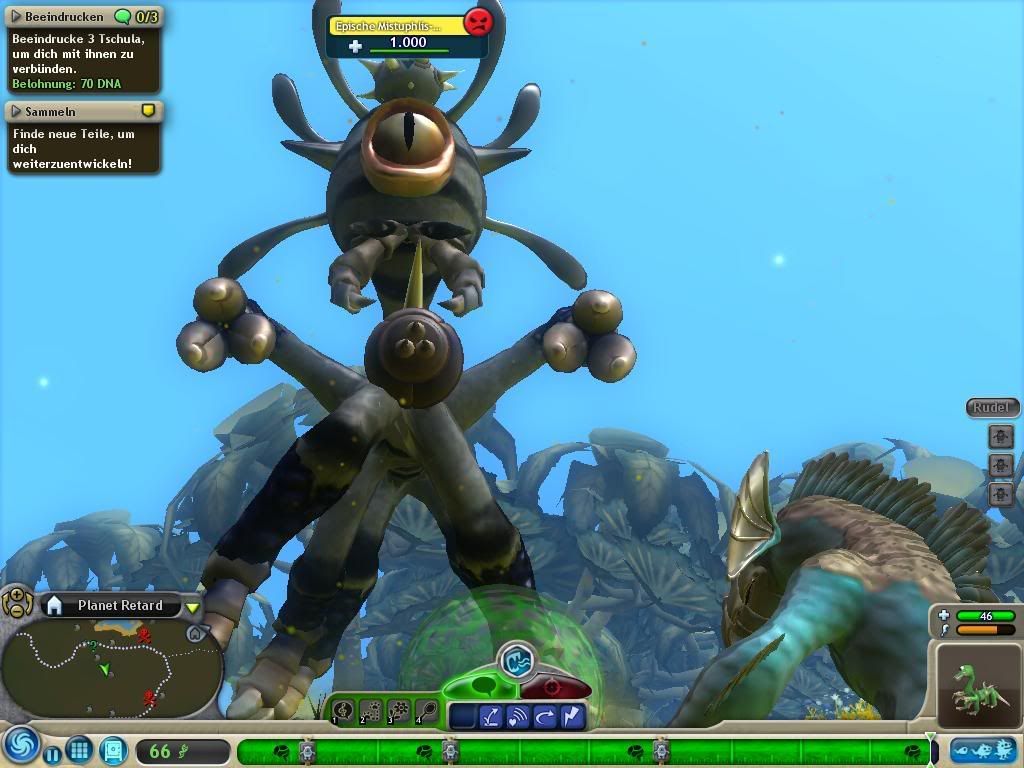
Task: Click the minimap zoom plus/minus control
Action: [17, 603]
